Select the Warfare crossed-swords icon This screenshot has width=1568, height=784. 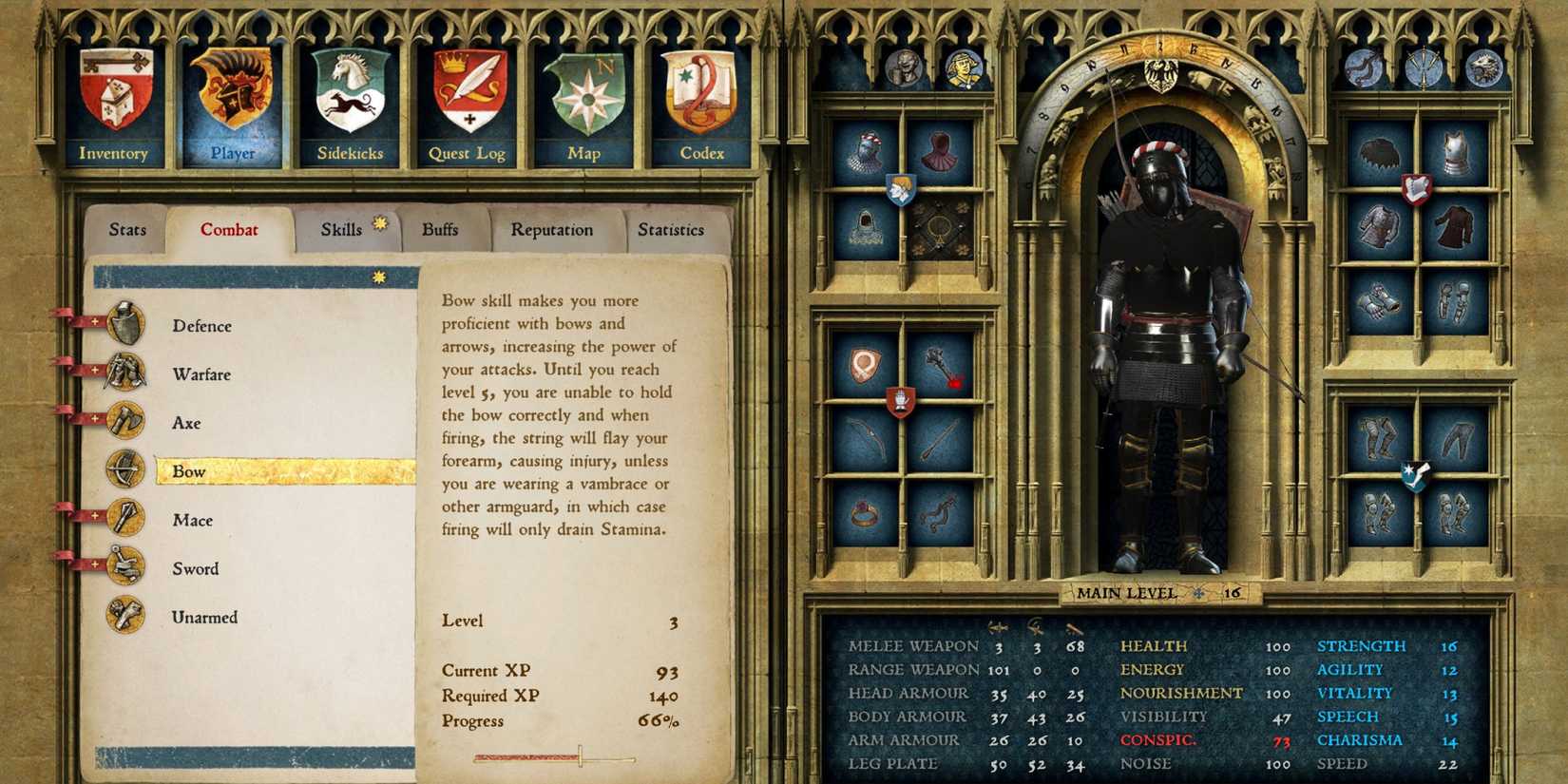pyautogui.click(x=124, y=373)
